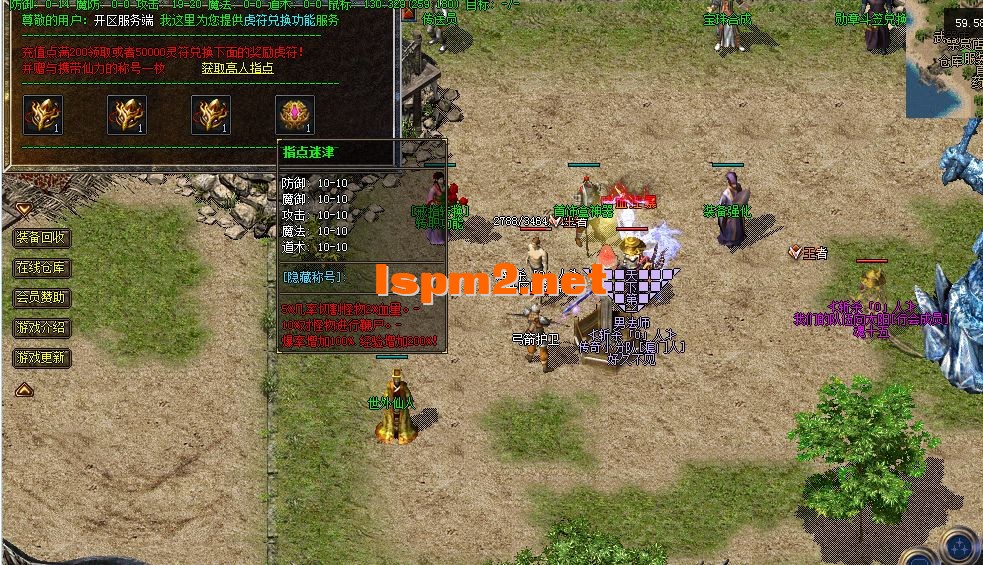983x565 pixels.
Task: Click the up arrow below 游戏更新
Action: point(24,389)
